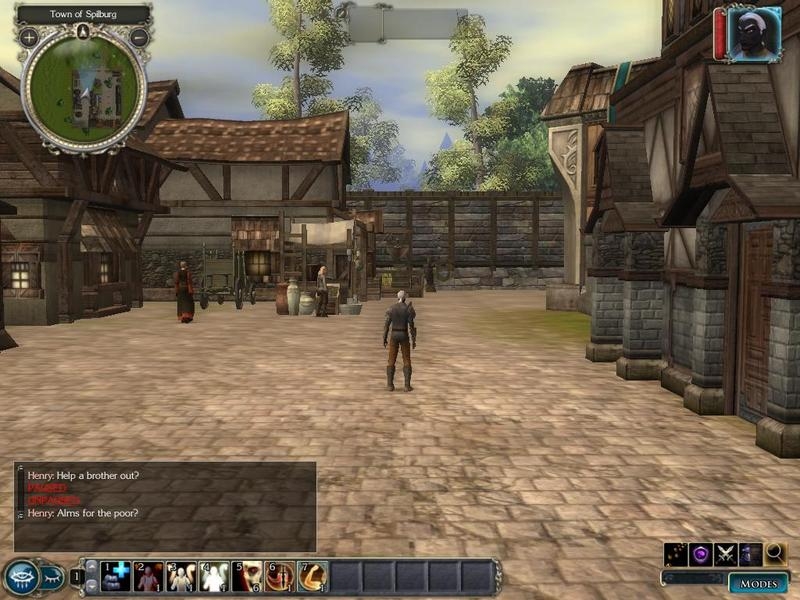800x600 pixels.
Task: Open the Modes button
Action: pyautogui.click(x=756, y=583)
